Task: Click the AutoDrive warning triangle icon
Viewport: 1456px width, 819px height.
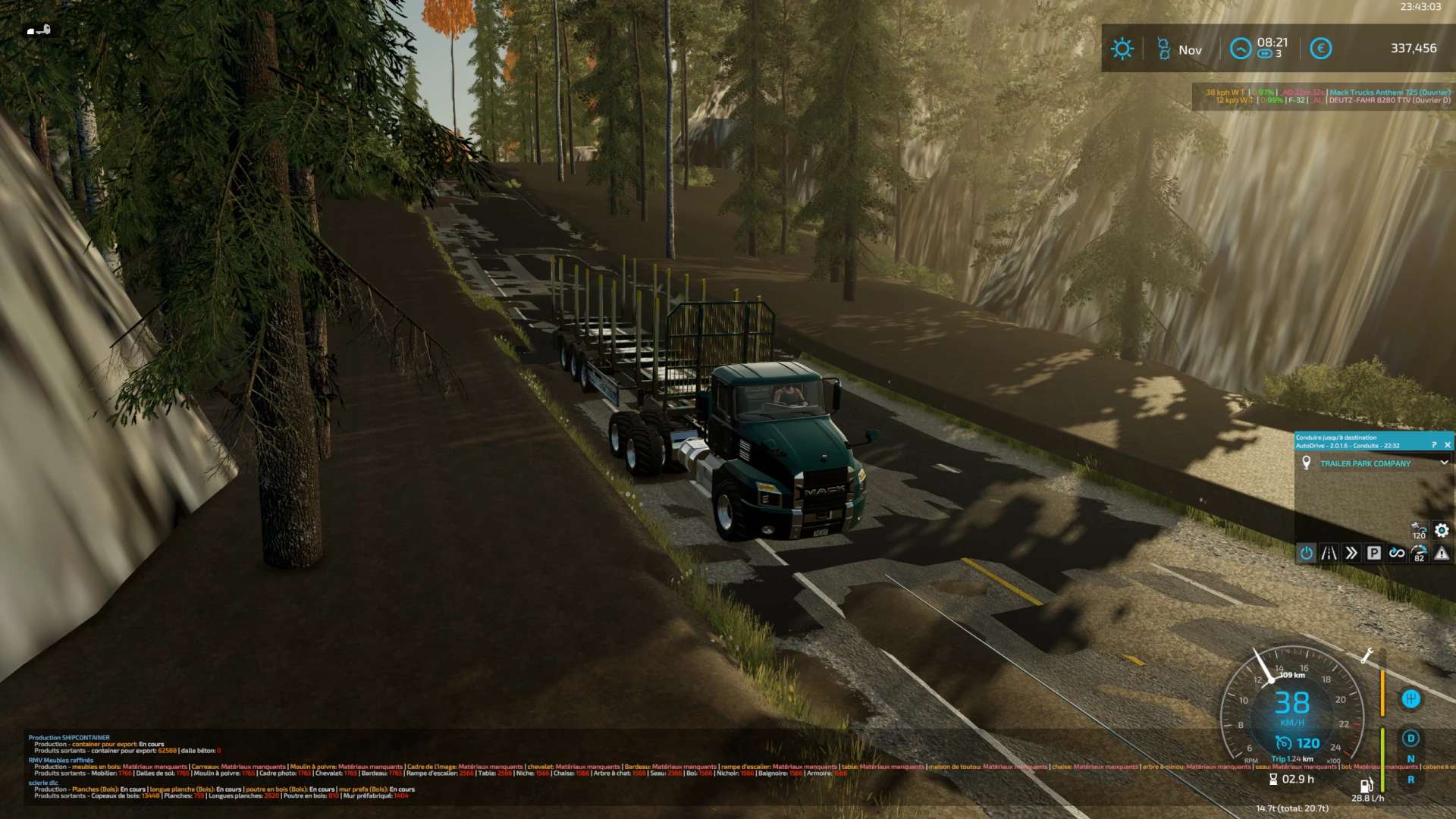Action: [1442, 554]
